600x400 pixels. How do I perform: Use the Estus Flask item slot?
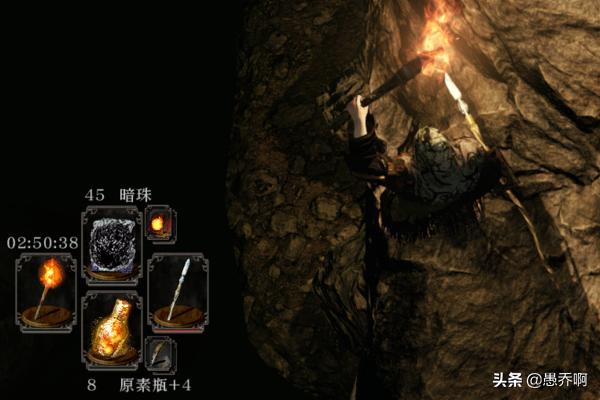[111, 329]
